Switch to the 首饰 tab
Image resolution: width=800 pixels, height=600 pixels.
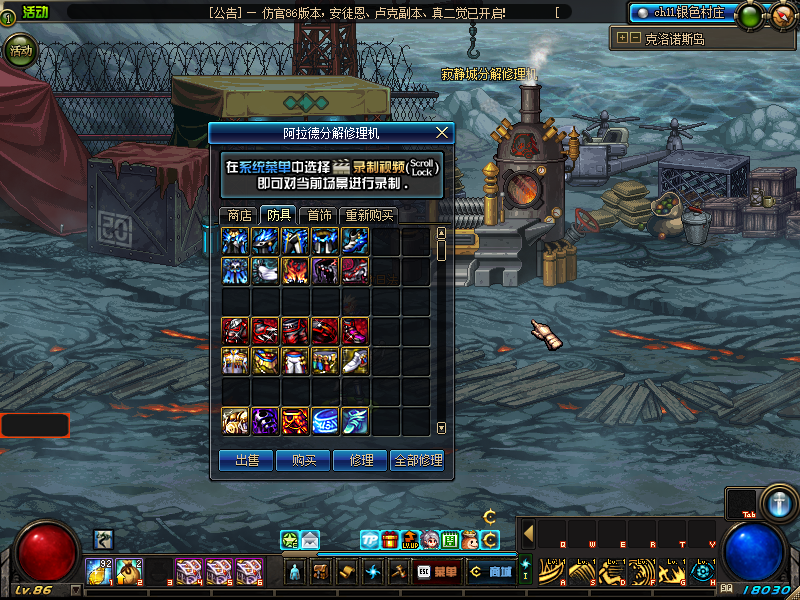point(319,215)
